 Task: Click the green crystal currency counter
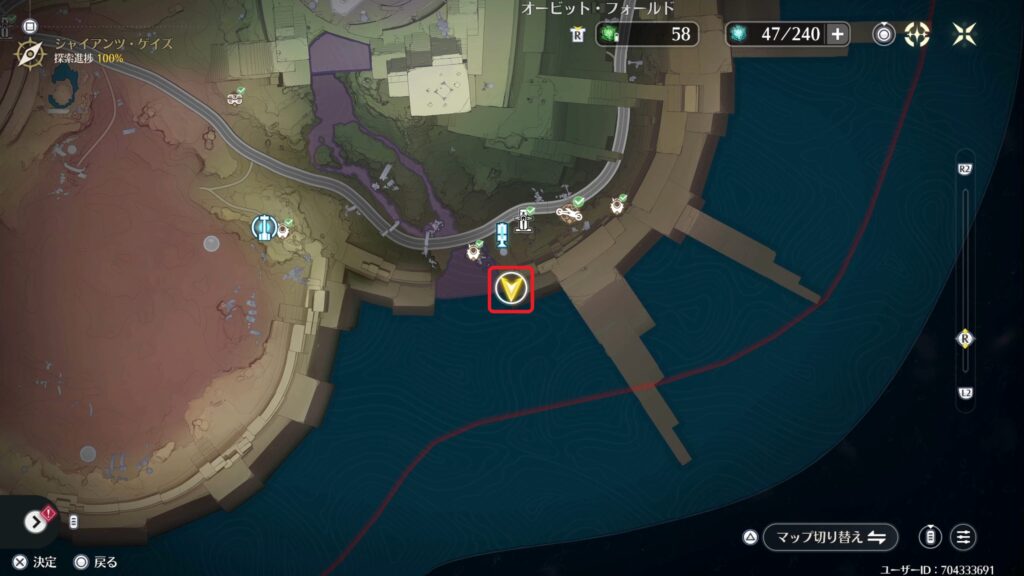(647, 34)
